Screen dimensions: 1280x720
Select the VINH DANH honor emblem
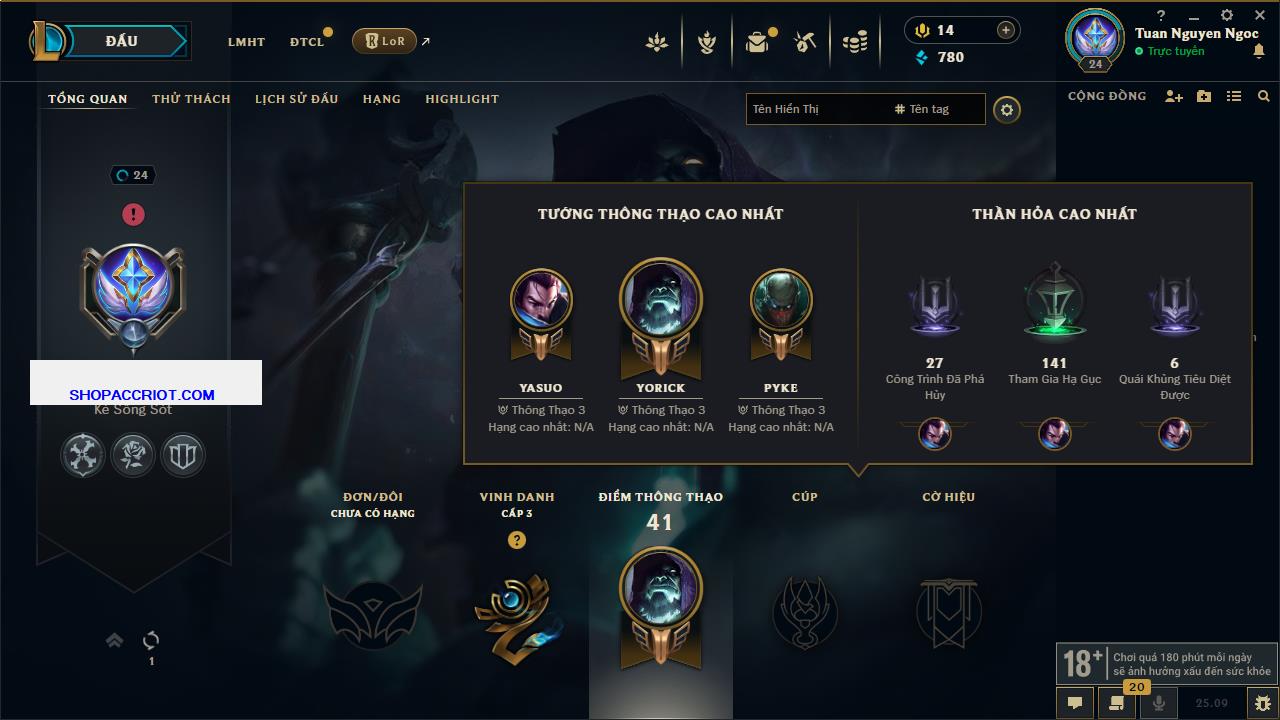coord(516,612)
